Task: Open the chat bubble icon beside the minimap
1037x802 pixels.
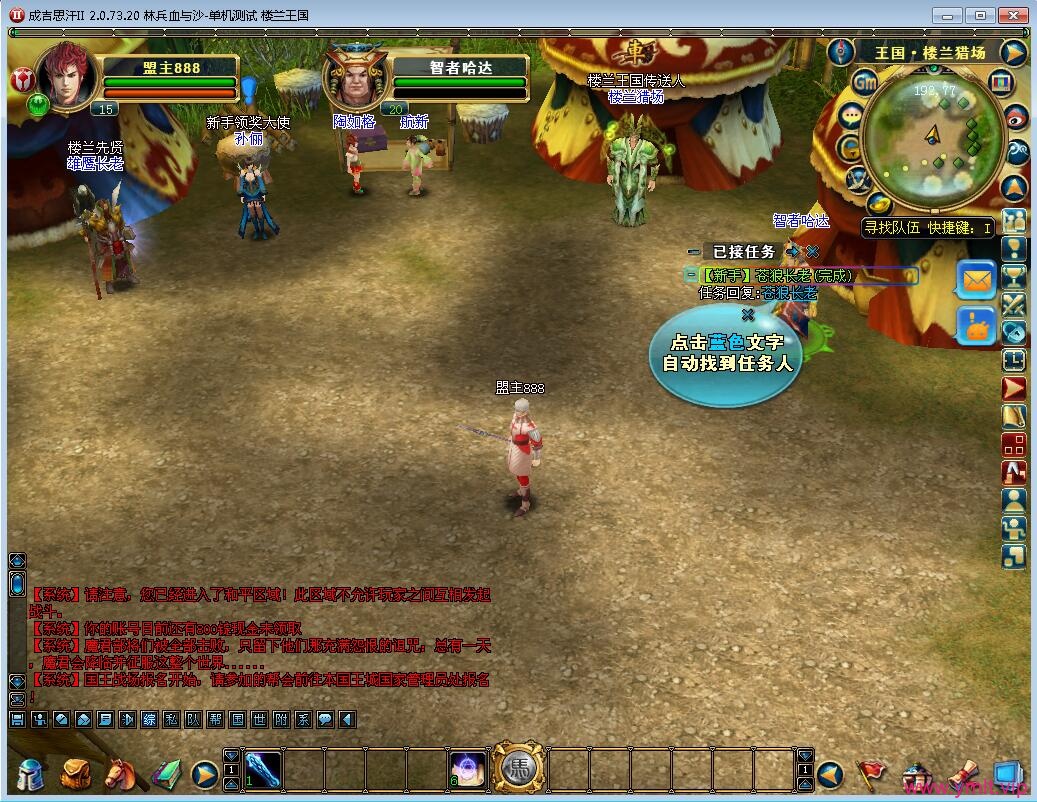Action: pos(851,115)
